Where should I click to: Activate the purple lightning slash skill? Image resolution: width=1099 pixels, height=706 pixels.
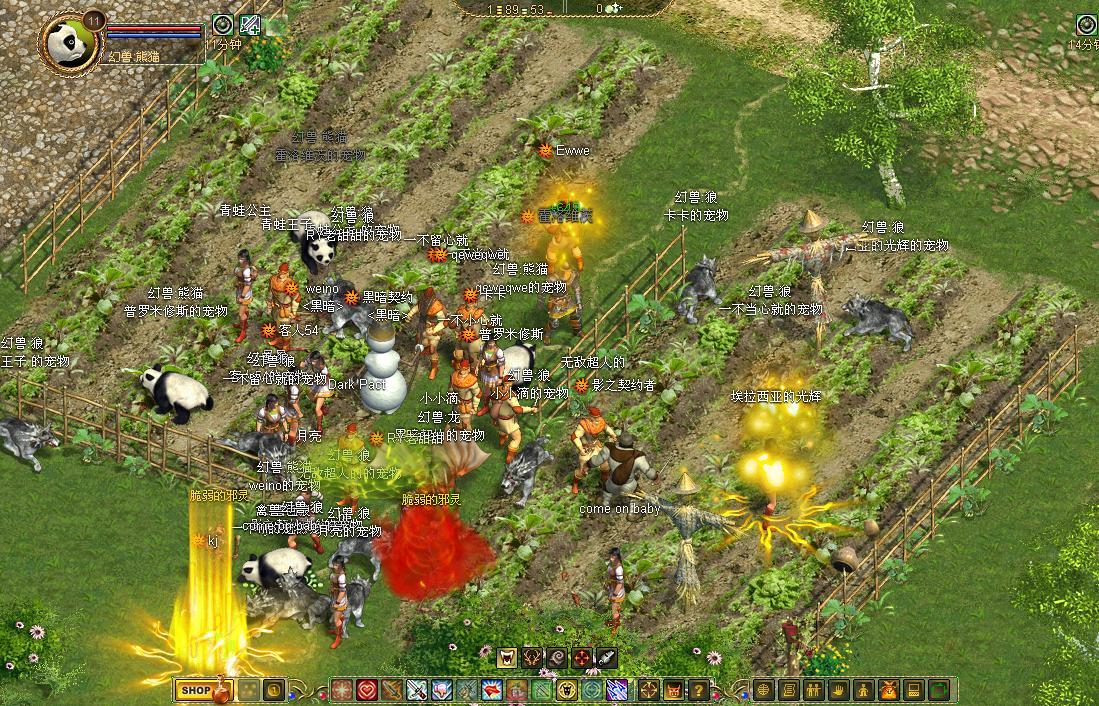[x=617, y=690]
